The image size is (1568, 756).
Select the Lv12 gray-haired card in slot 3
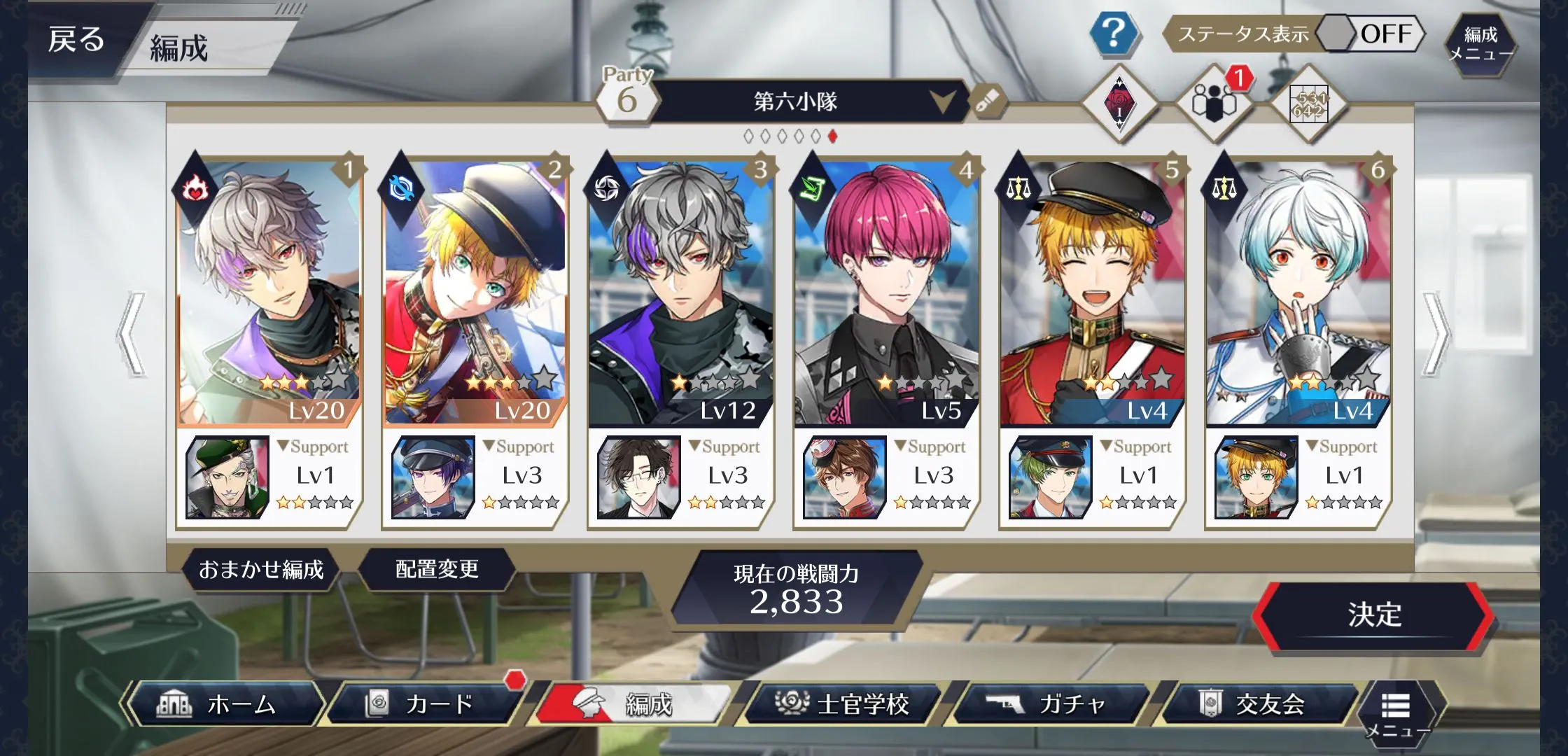coord(680,290)
